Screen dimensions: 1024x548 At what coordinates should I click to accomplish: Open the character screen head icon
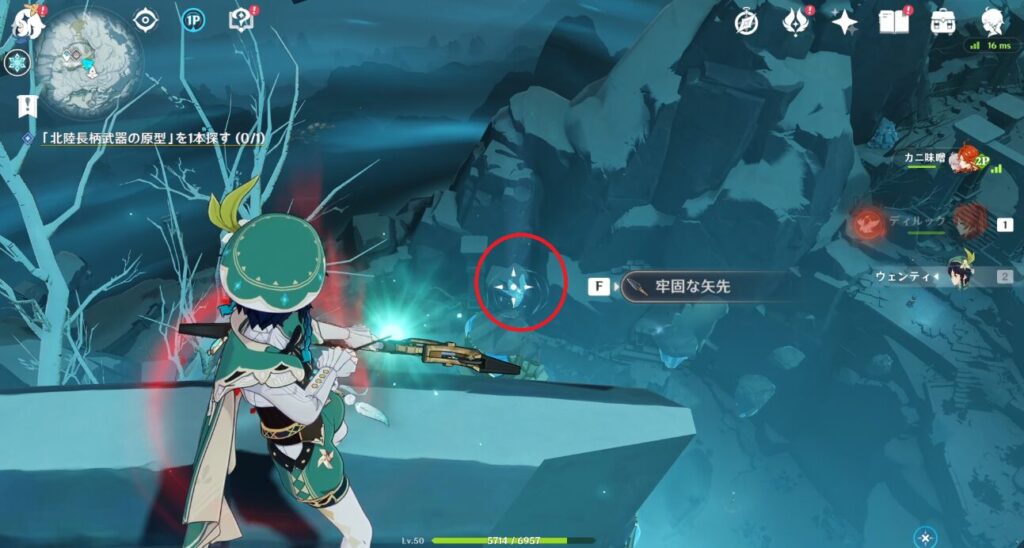[991, 21]
